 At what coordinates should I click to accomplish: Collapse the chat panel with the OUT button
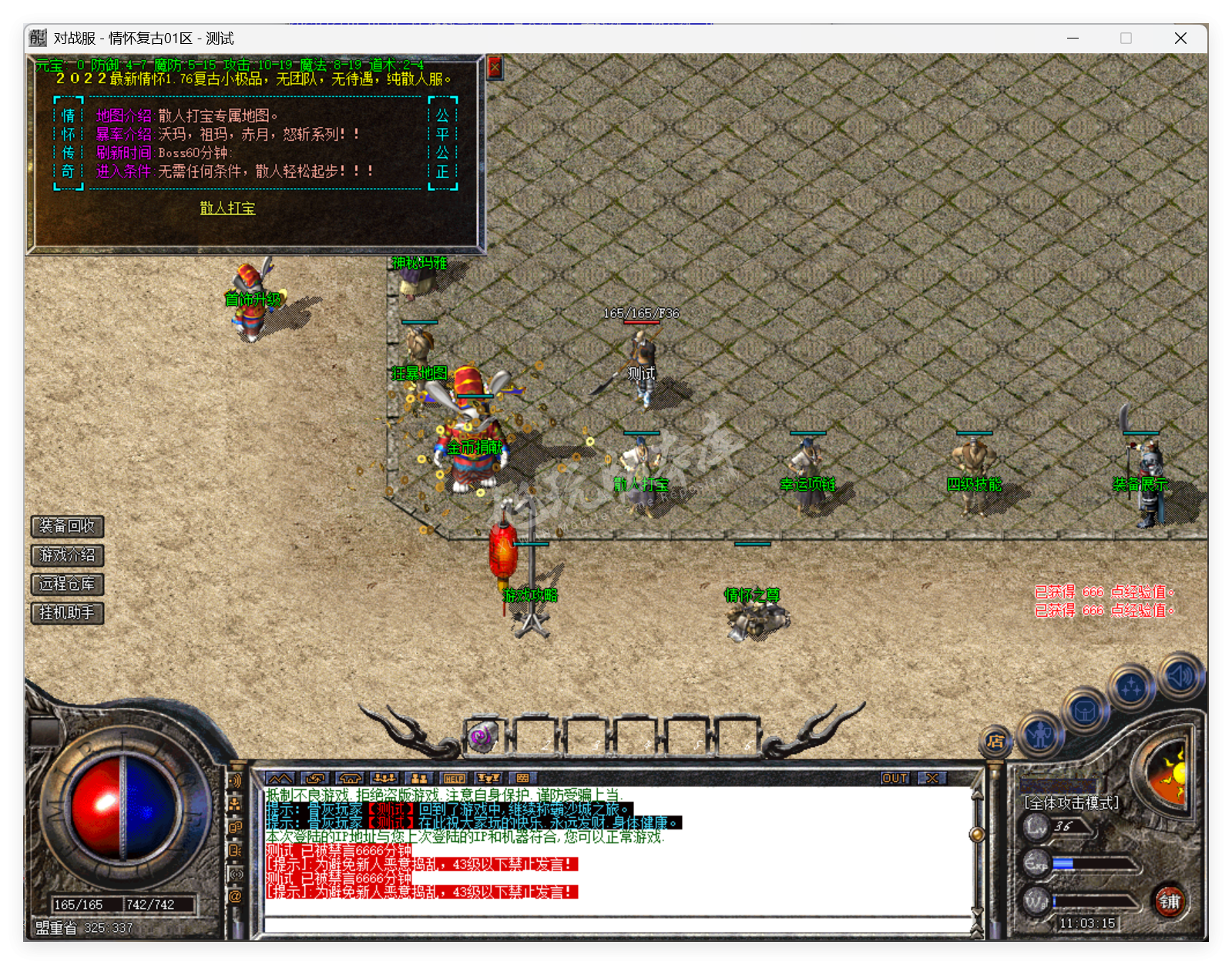pyautogui.click(x=894, y=779)
